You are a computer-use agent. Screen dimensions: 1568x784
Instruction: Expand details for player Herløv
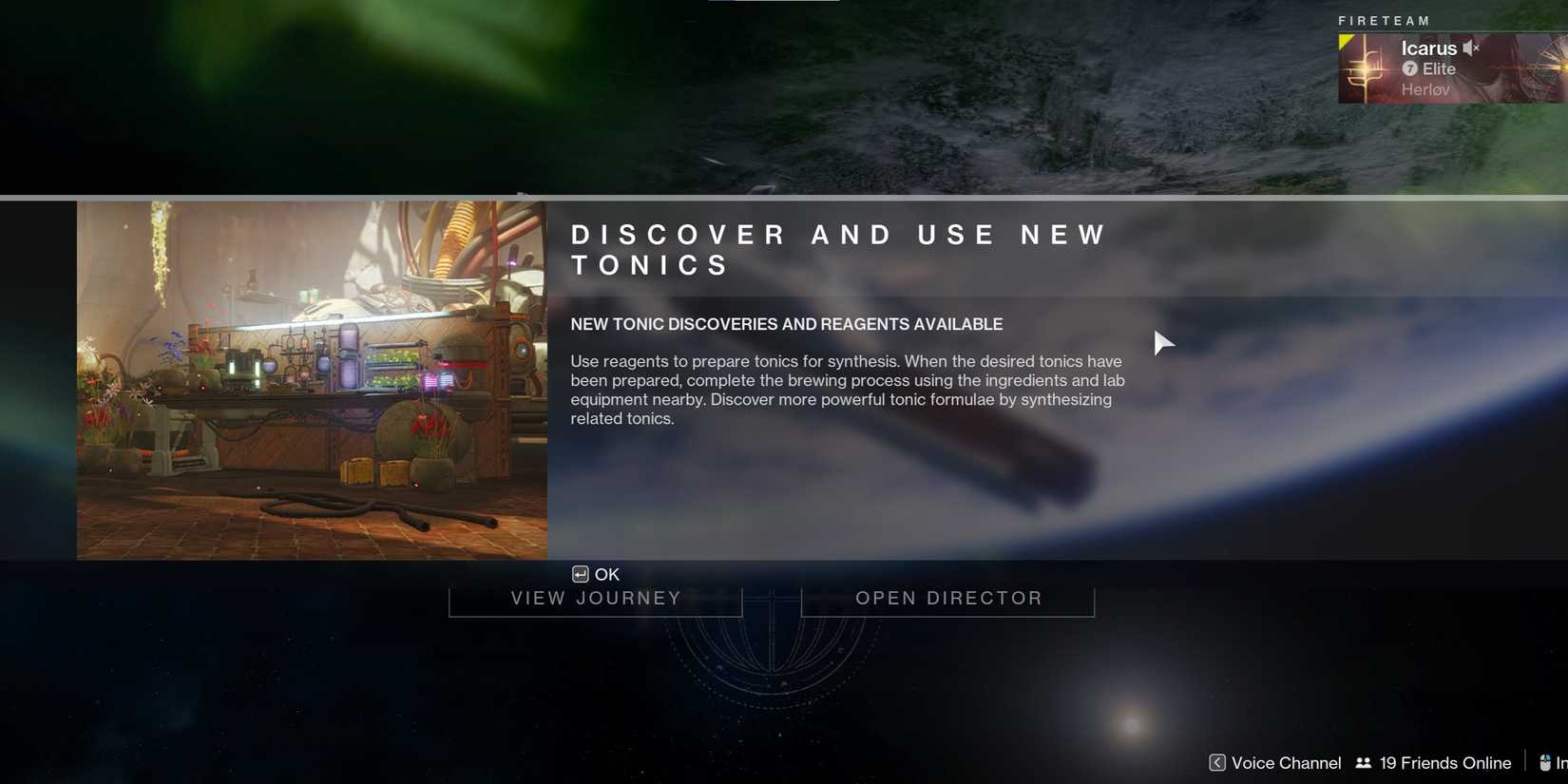pos(1426,89)
